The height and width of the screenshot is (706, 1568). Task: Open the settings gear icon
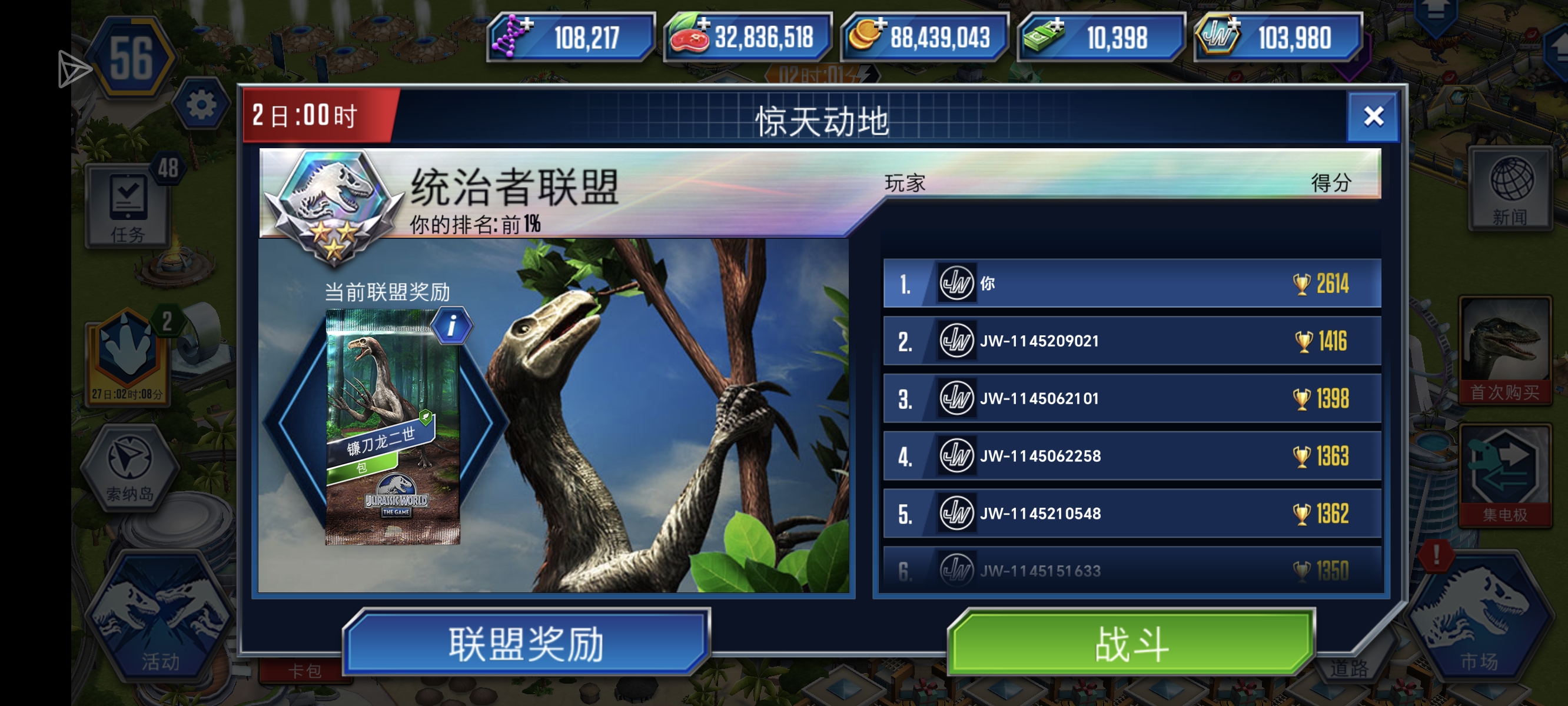(x=202, y=104)
